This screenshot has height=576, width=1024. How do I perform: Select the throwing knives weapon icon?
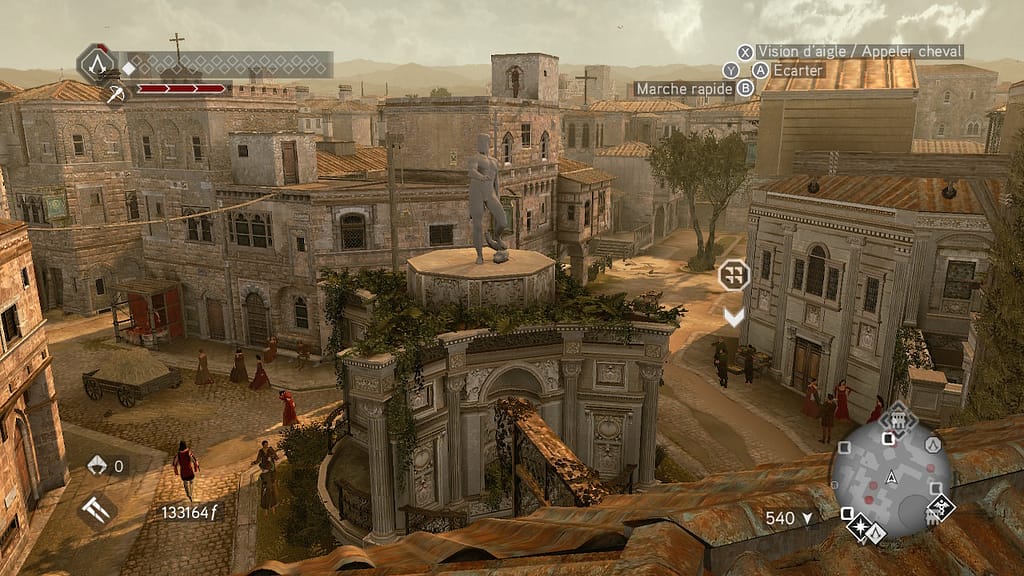coord(97,511)
